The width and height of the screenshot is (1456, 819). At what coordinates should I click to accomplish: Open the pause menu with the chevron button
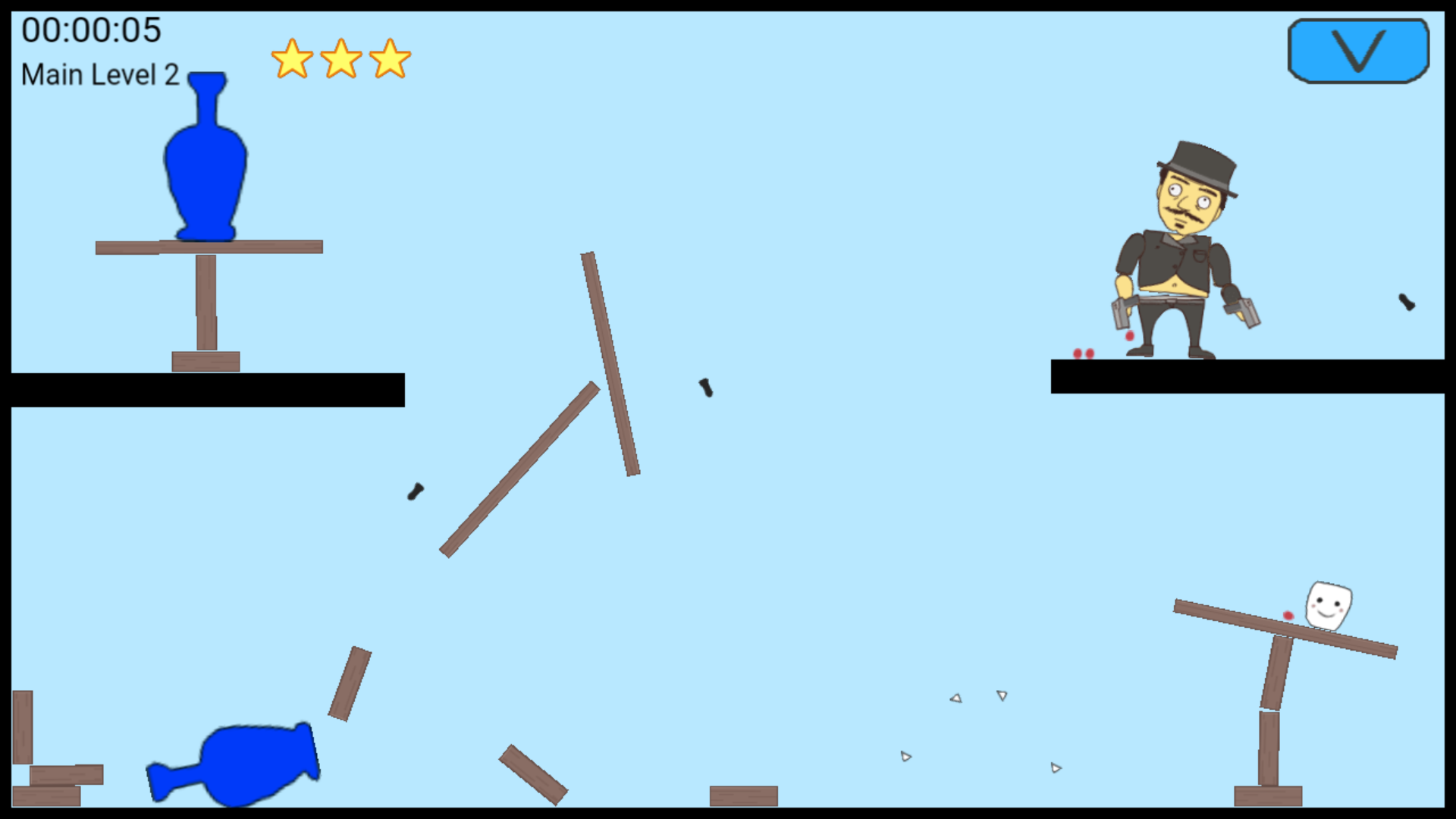coord(1360,49)
